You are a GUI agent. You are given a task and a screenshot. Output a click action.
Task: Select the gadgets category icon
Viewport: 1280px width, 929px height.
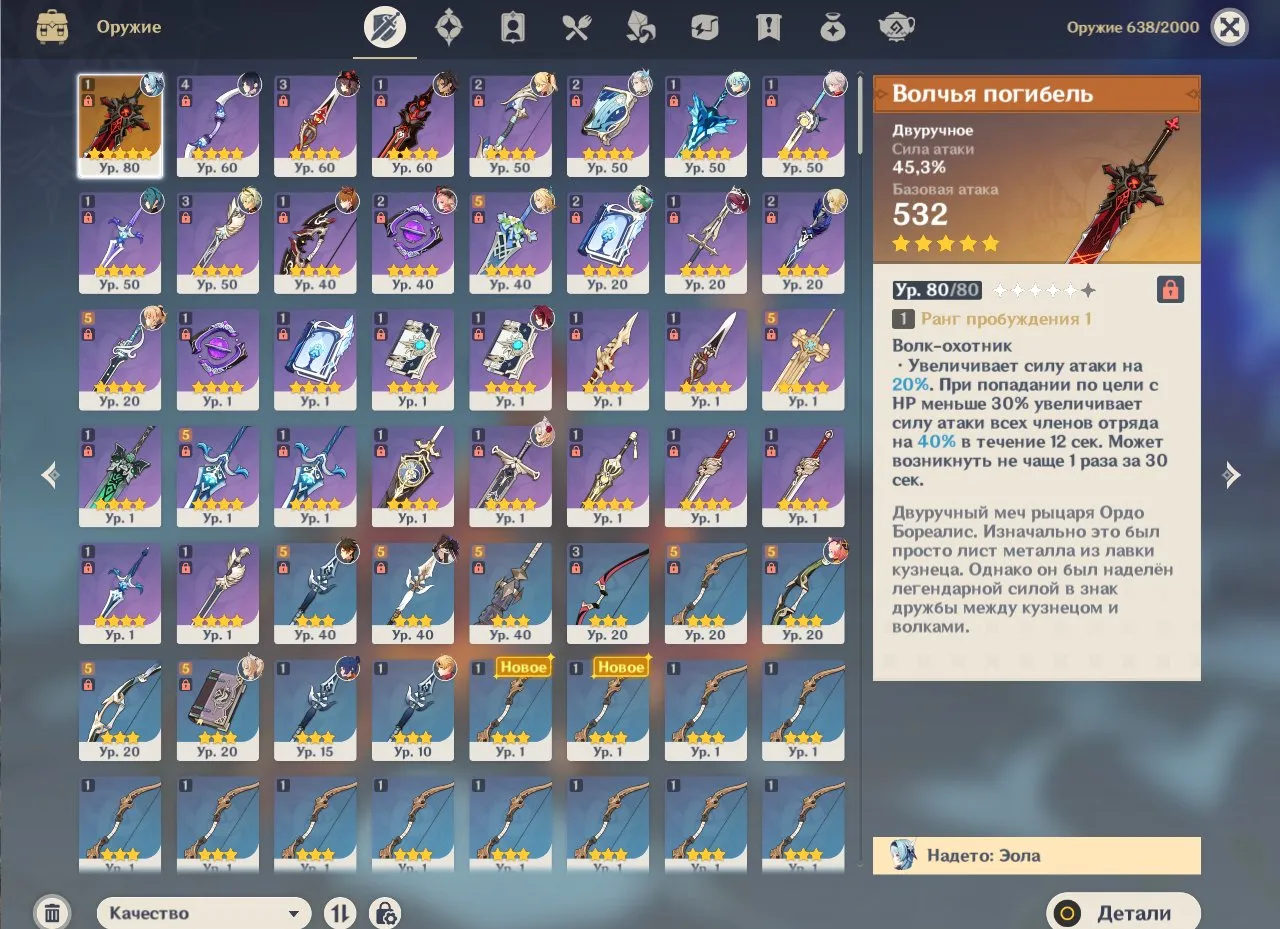[704, 27]
